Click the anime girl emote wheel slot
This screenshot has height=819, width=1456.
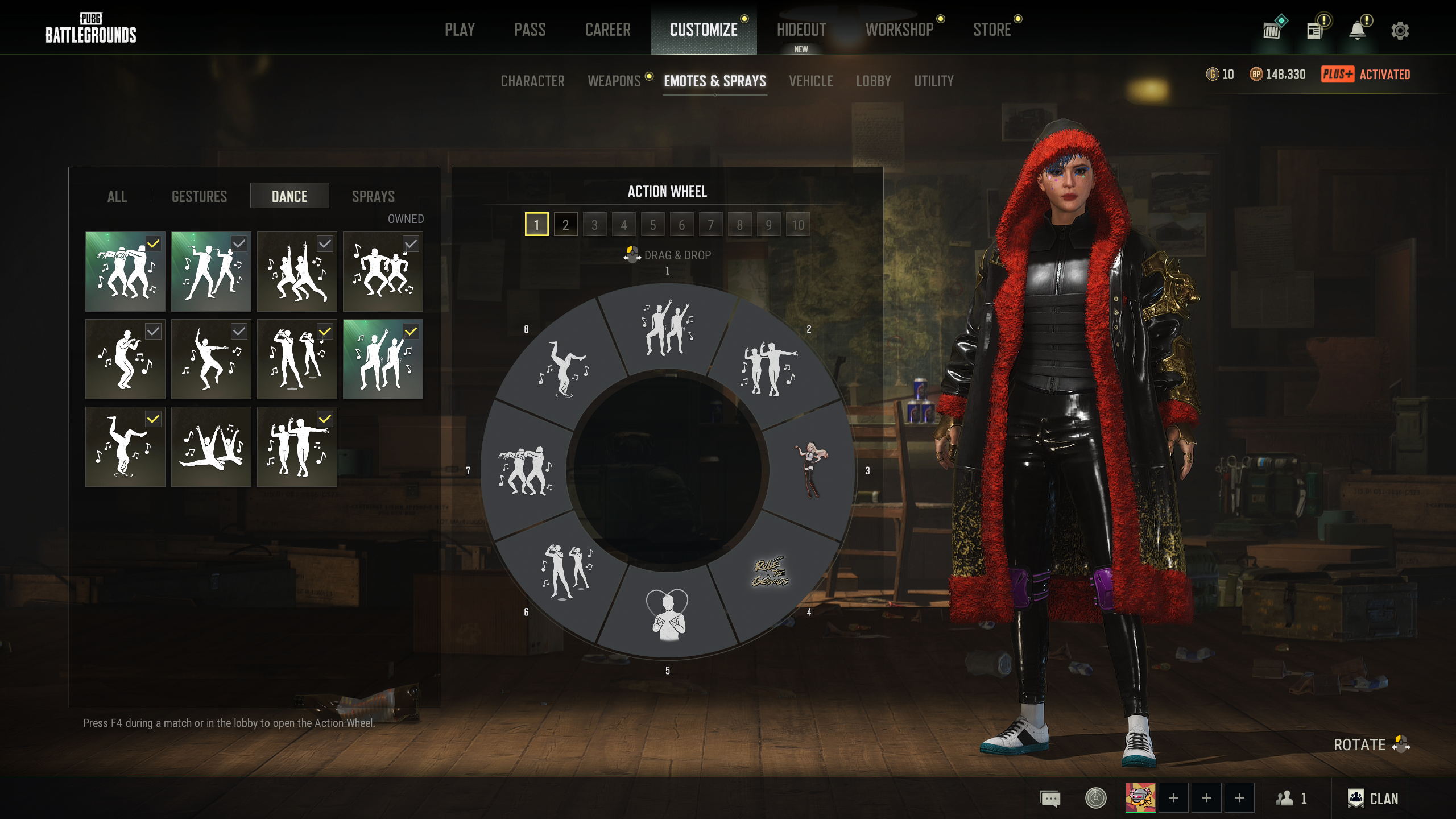810,470
